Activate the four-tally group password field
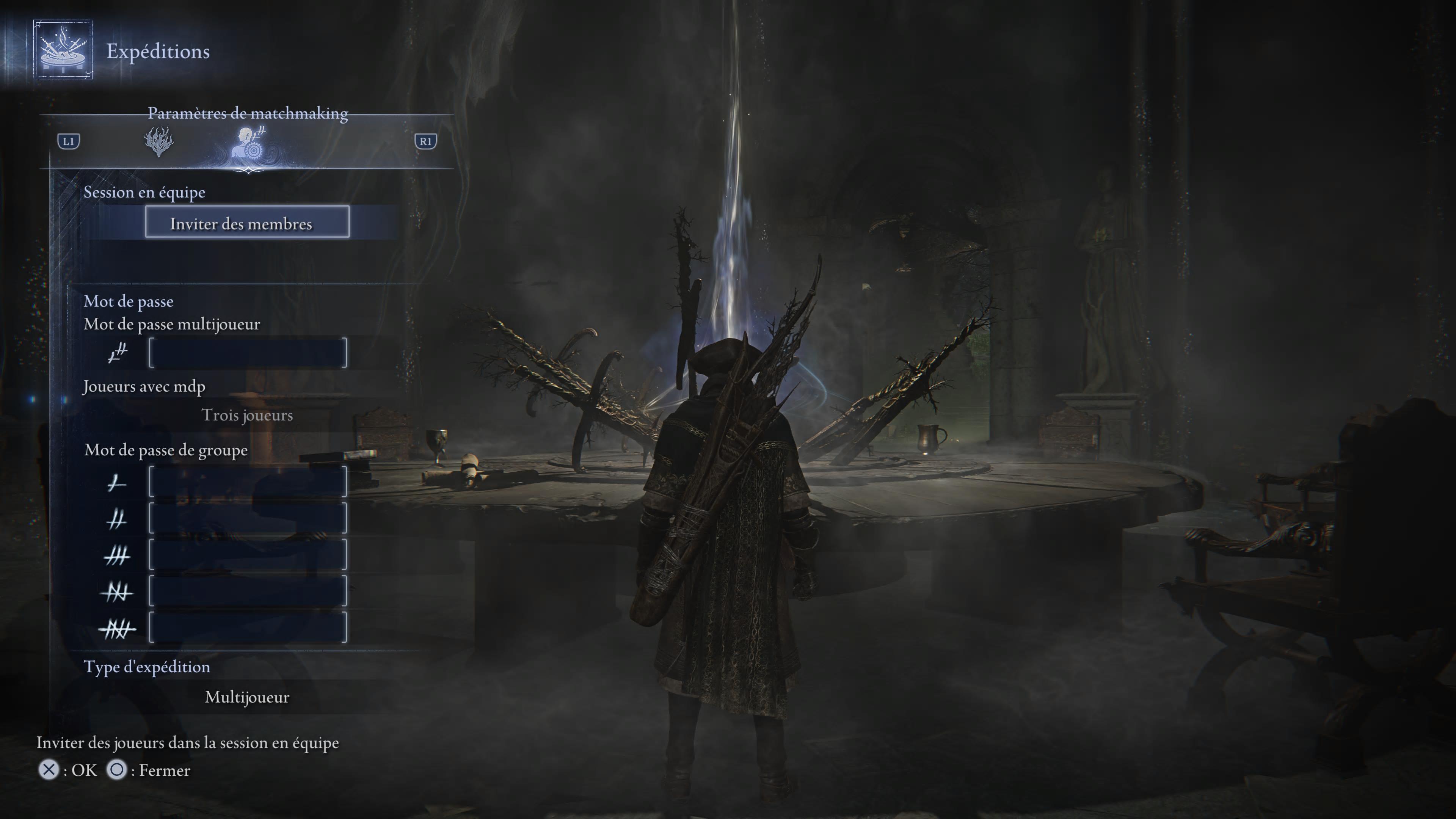The width and height of the screenshot is (1456, 819). pyautogui.click(x=248, y=591)
